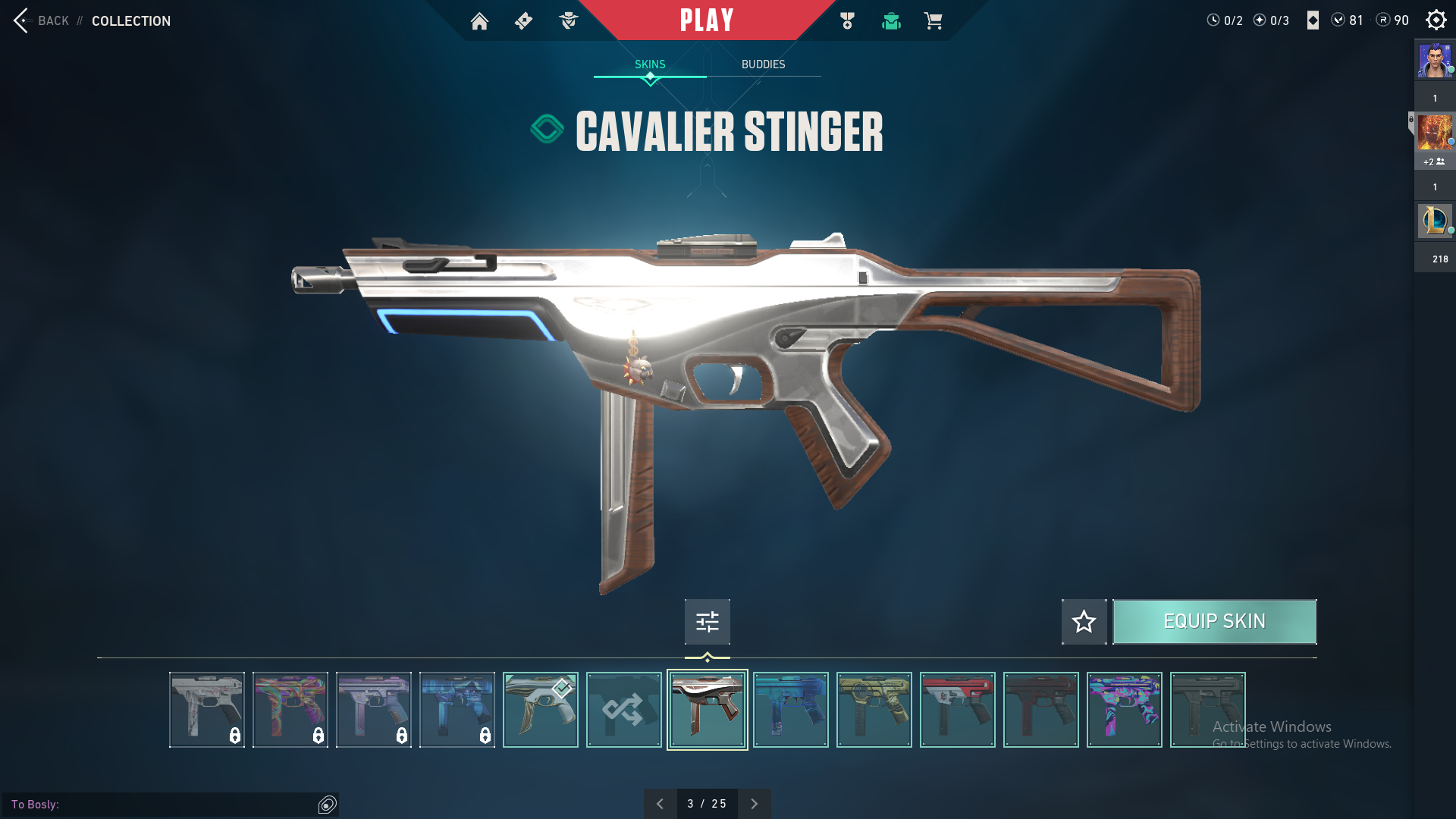
Task: Click the red PLAY button
Action: pyautogui.click(x=707, y=20)
